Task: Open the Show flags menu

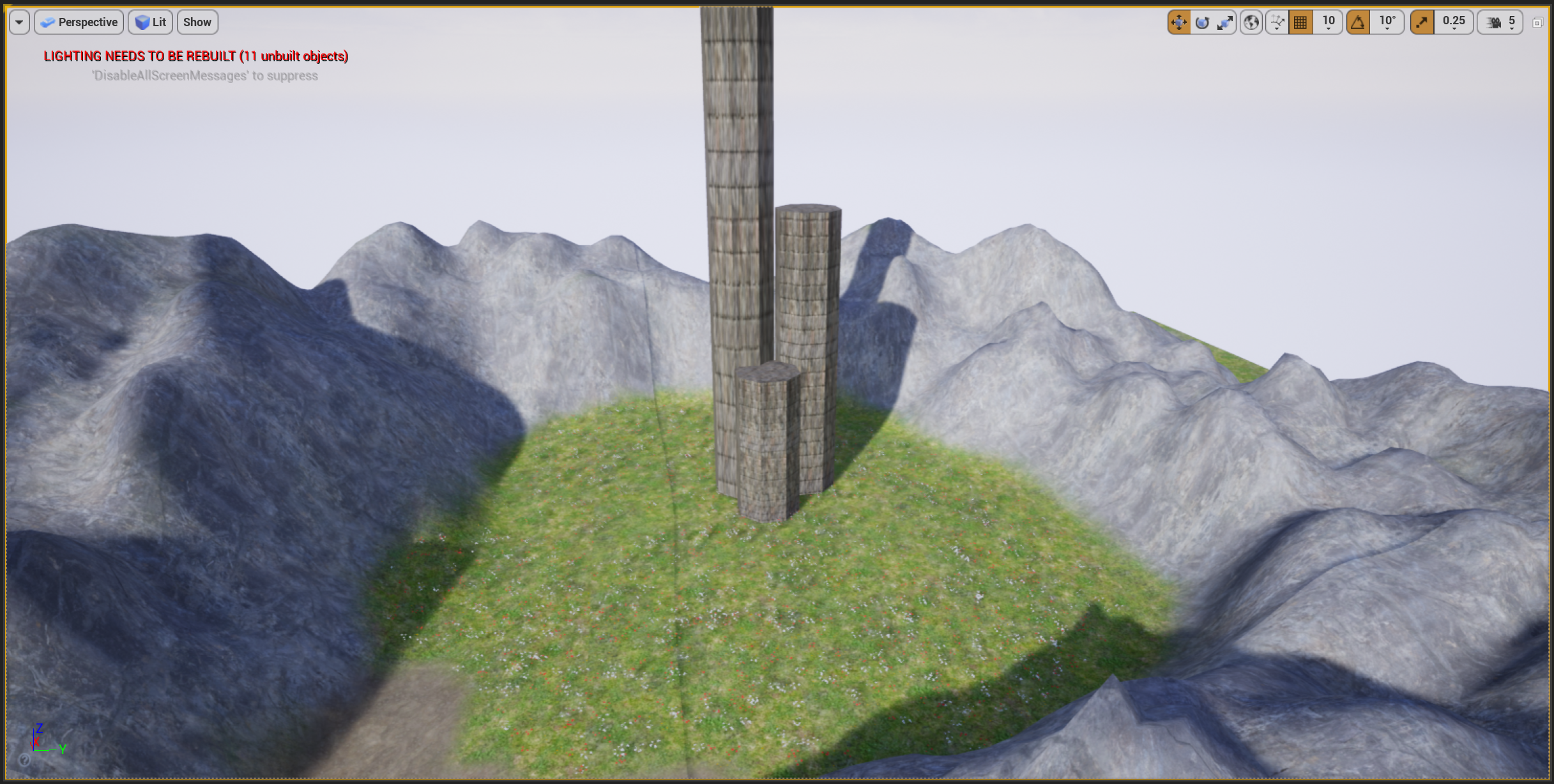Action: pyautogui.click(x=197, y=22)
